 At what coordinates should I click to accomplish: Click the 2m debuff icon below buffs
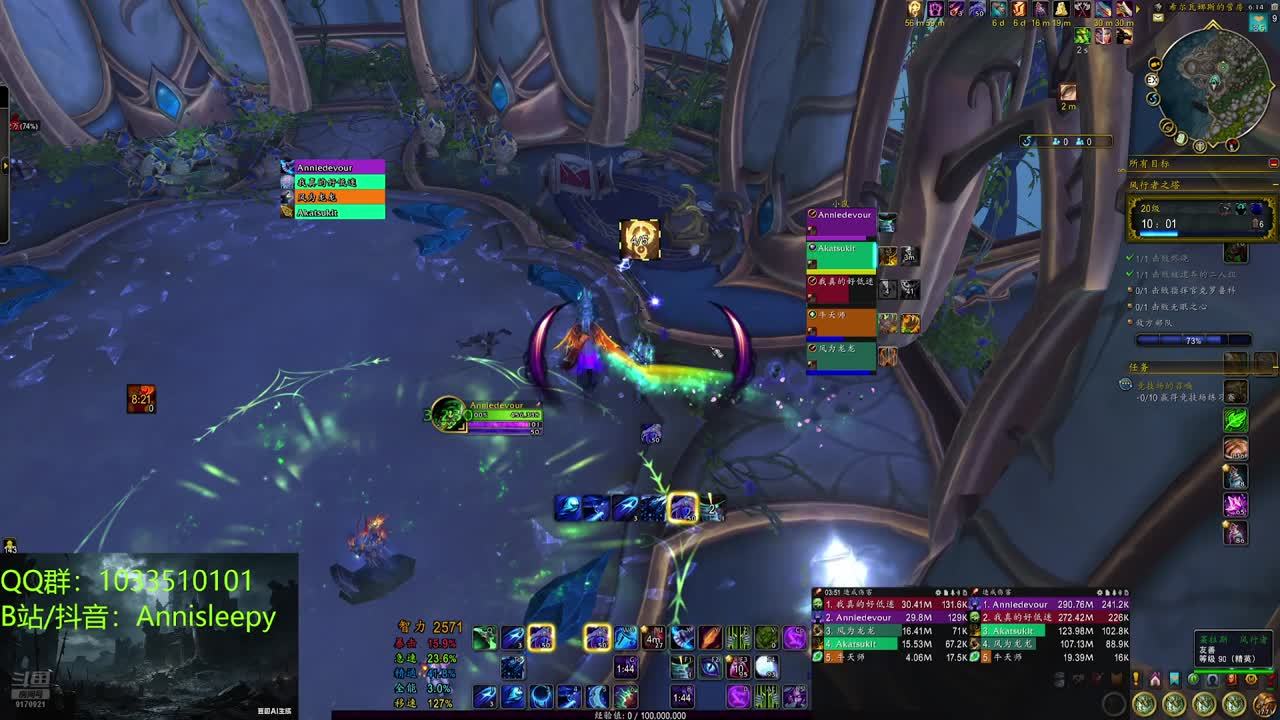pyautogui.click(x=1068, y=92)
